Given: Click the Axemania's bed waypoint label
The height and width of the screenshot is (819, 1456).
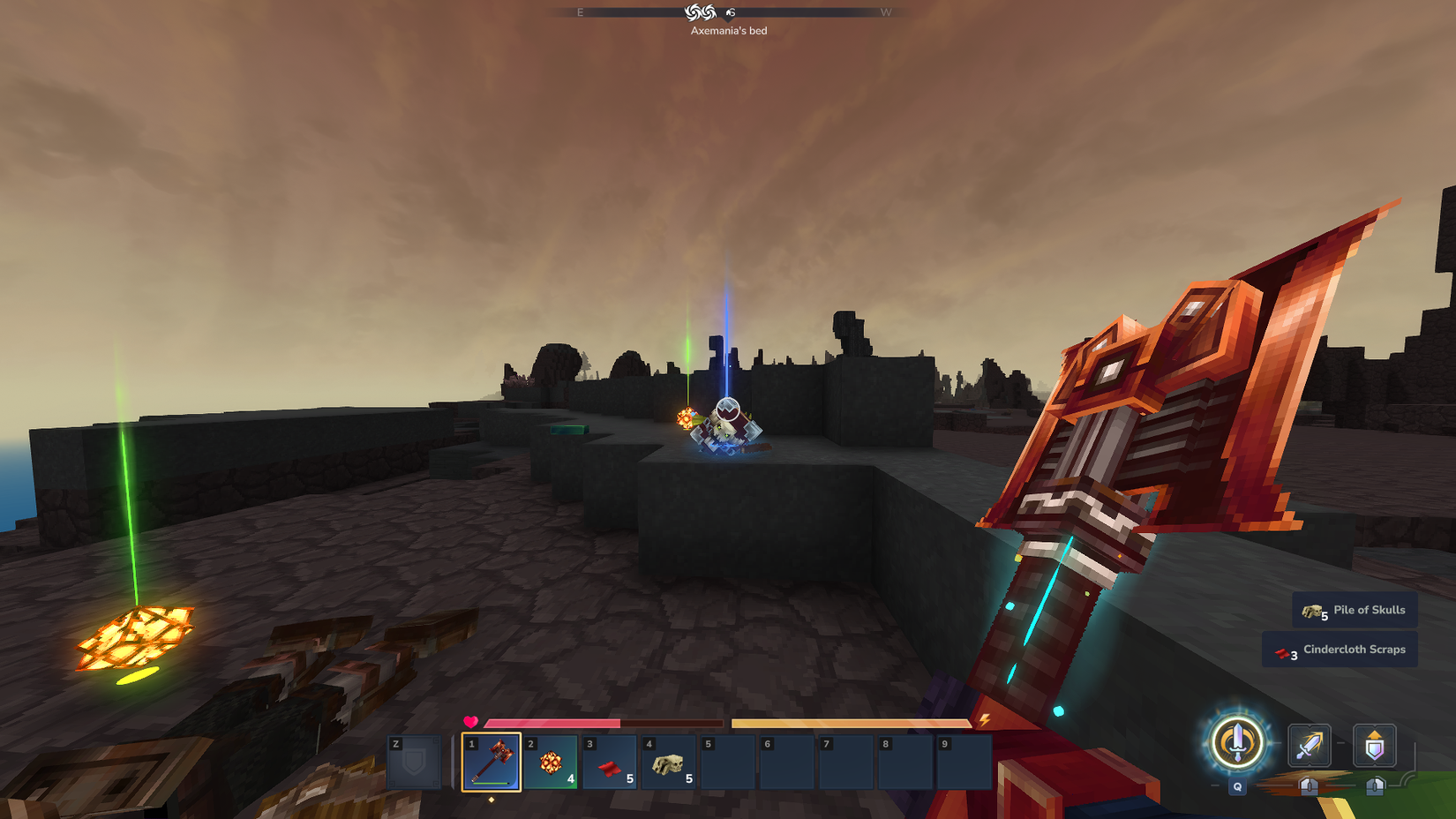Looking at the screenshot, I should (729, 30).
